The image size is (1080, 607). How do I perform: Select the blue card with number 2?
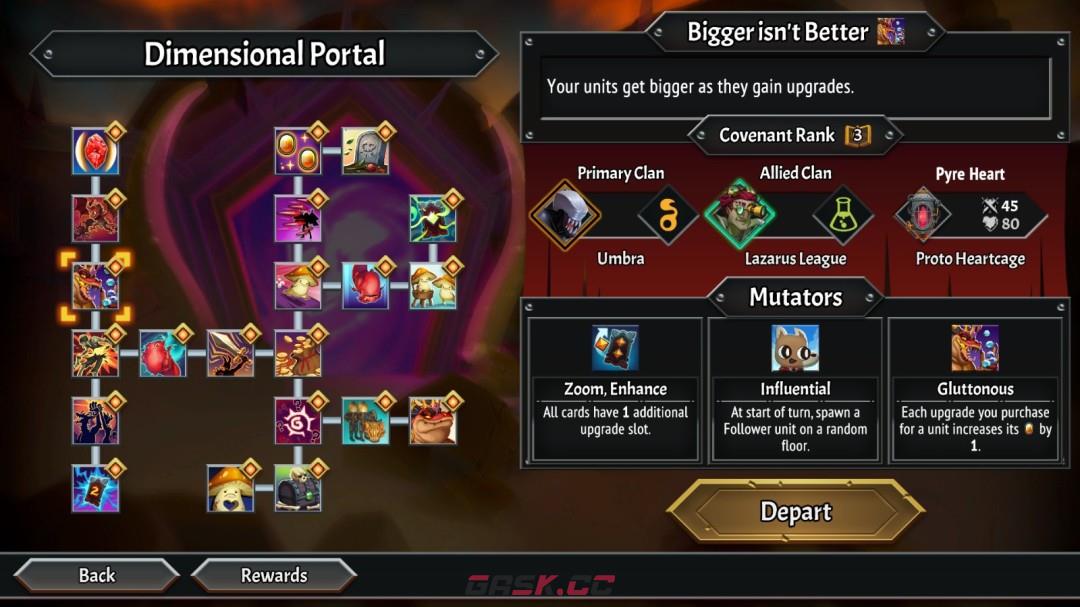click(95, 488)
